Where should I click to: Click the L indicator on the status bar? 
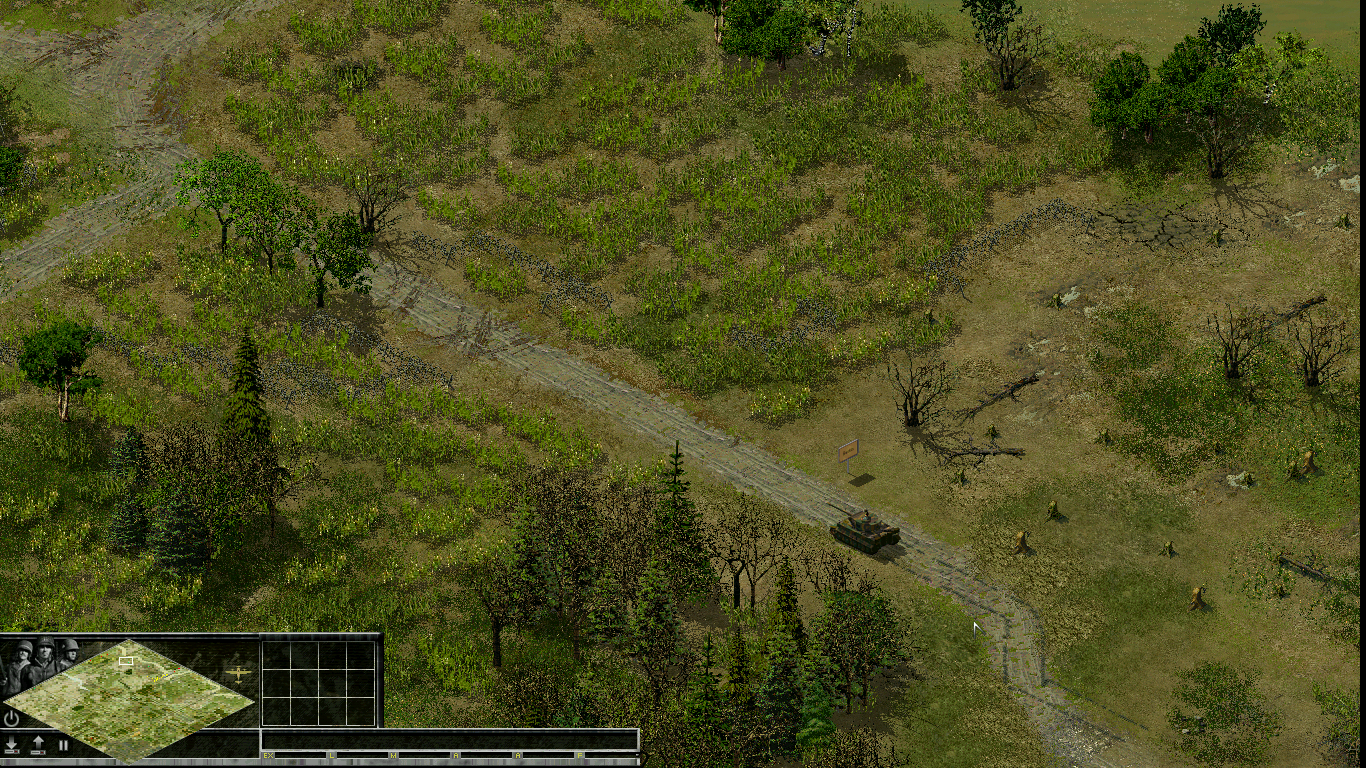tap(332, 756)
